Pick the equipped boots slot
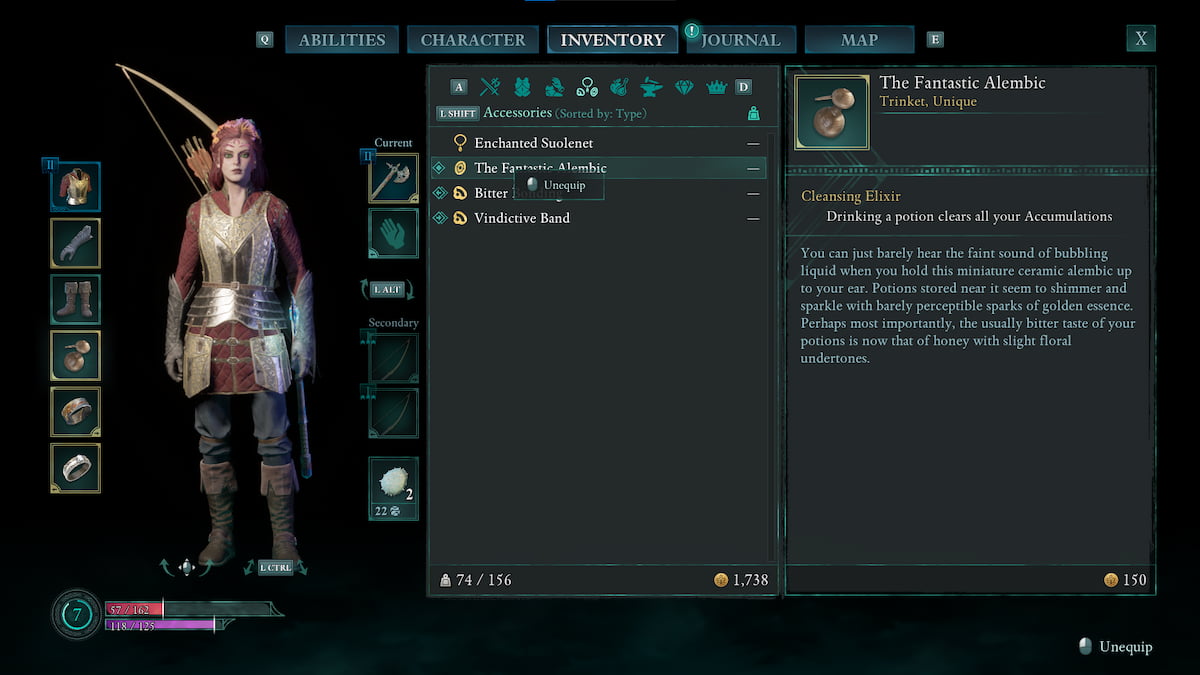Screen dimensions: 1200x675 (x=76, y=299)
